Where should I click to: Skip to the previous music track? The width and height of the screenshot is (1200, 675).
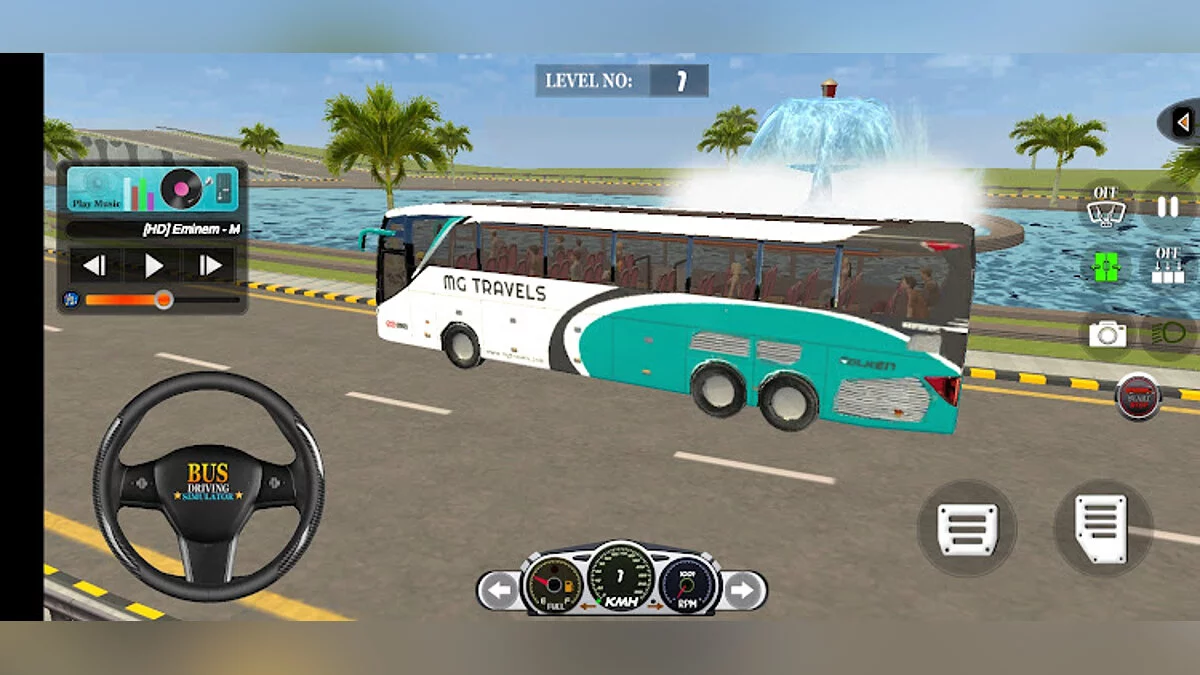[95, 266]
